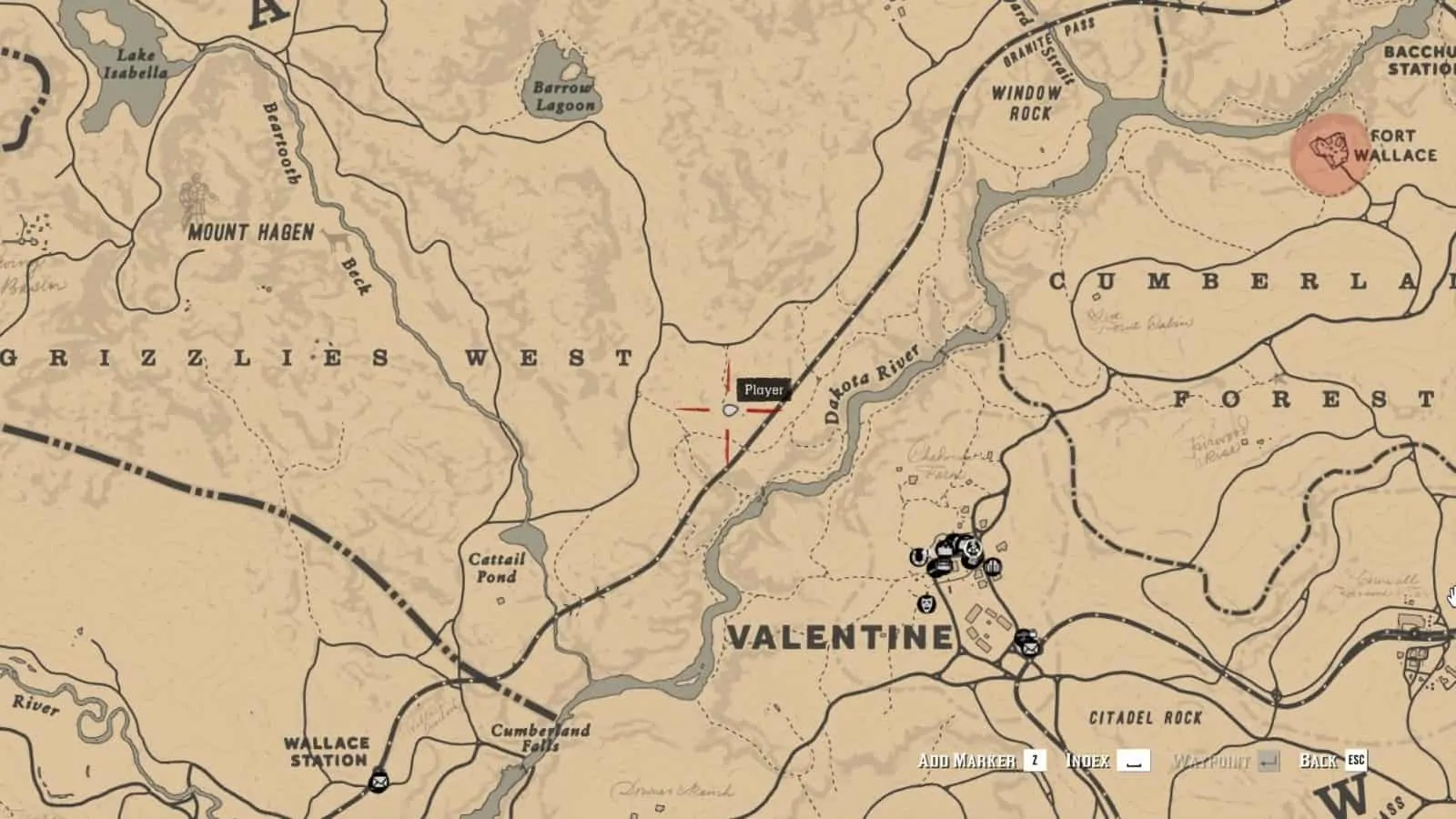Image resolution: width=1456 pixels, height=819 pixels.
Task: Click the Player tooltip label
Action: click(x=763, y=389)
